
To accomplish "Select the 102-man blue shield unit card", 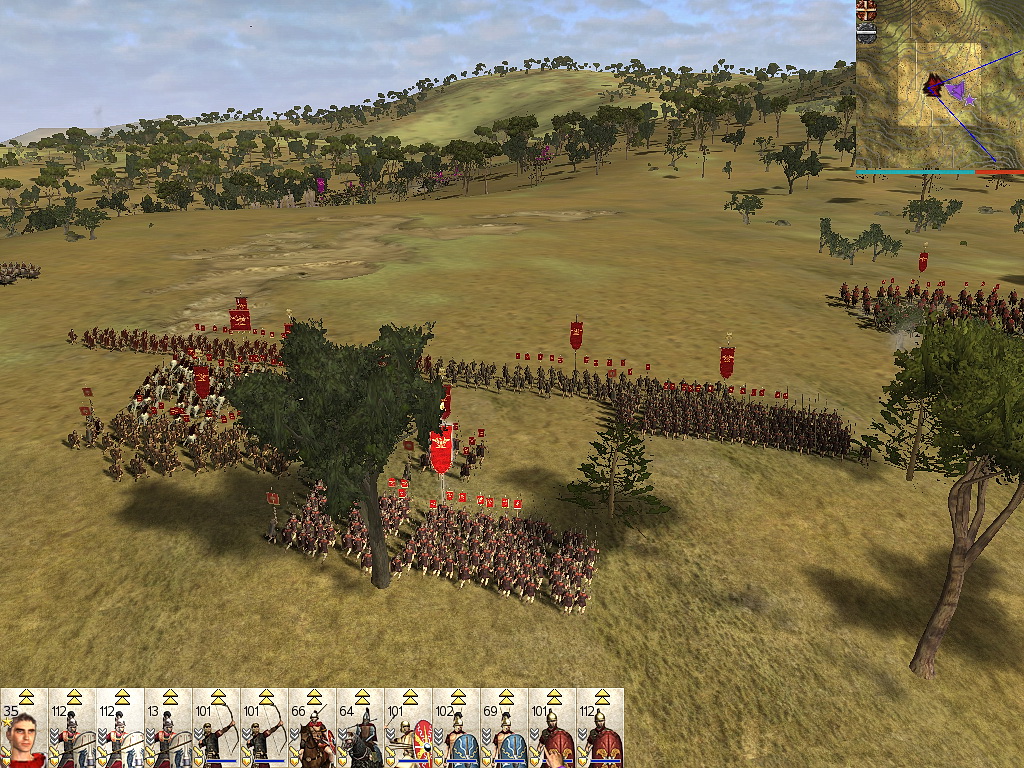I will click(x=456, y=728).
